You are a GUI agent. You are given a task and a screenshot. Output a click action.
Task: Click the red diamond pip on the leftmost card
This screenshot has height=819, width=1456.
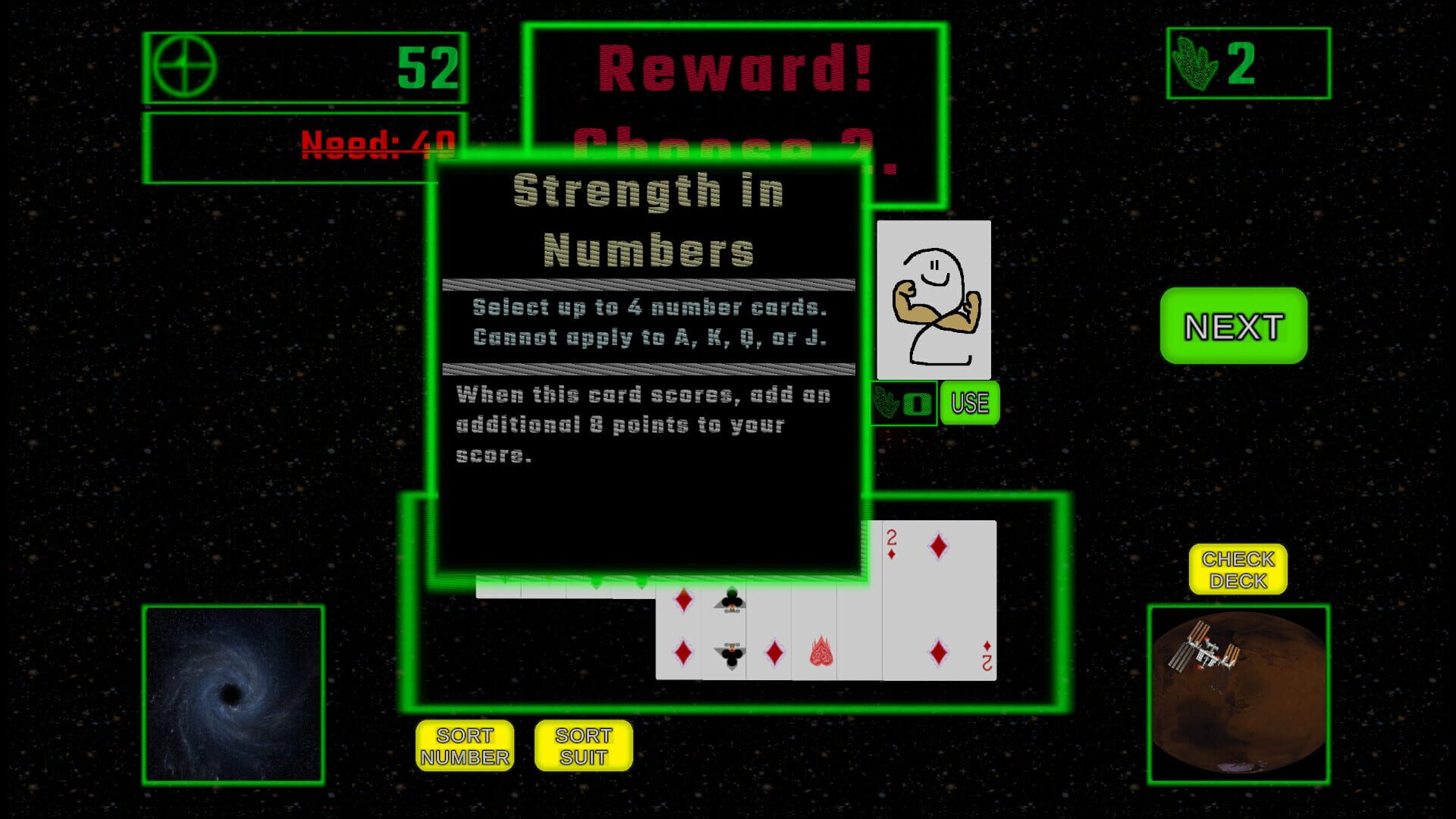pos(683,599)
